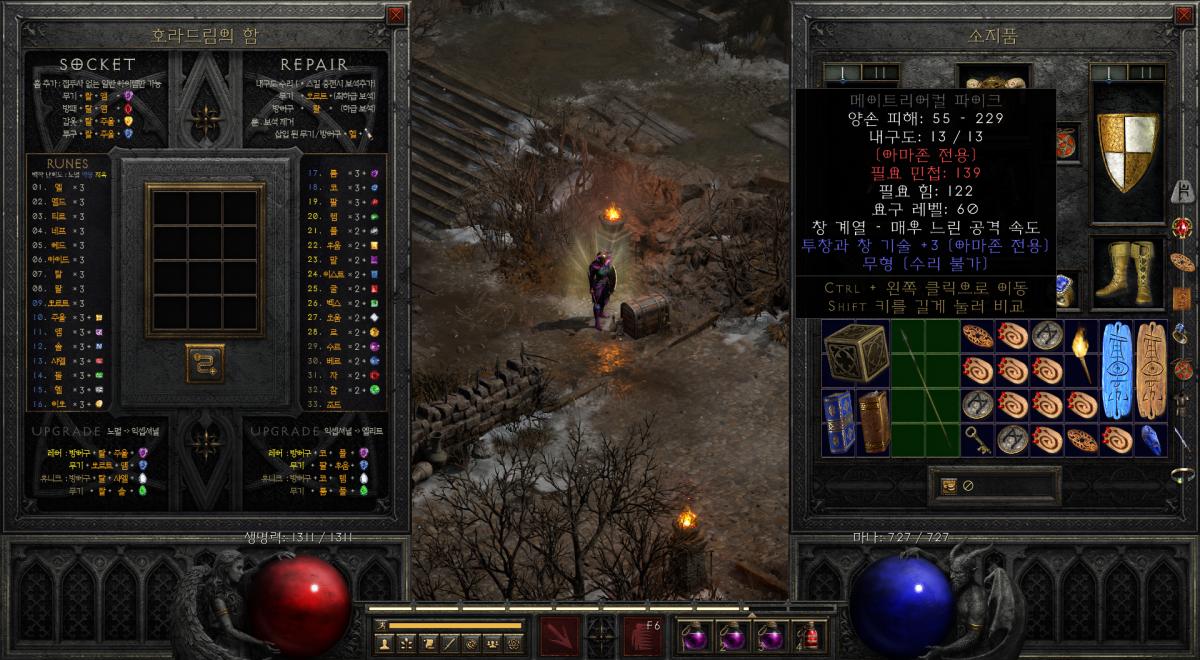Use the purple potion in belt slot 1
The height and width of the screenshot is (660, 1200).
coord(694,636)
